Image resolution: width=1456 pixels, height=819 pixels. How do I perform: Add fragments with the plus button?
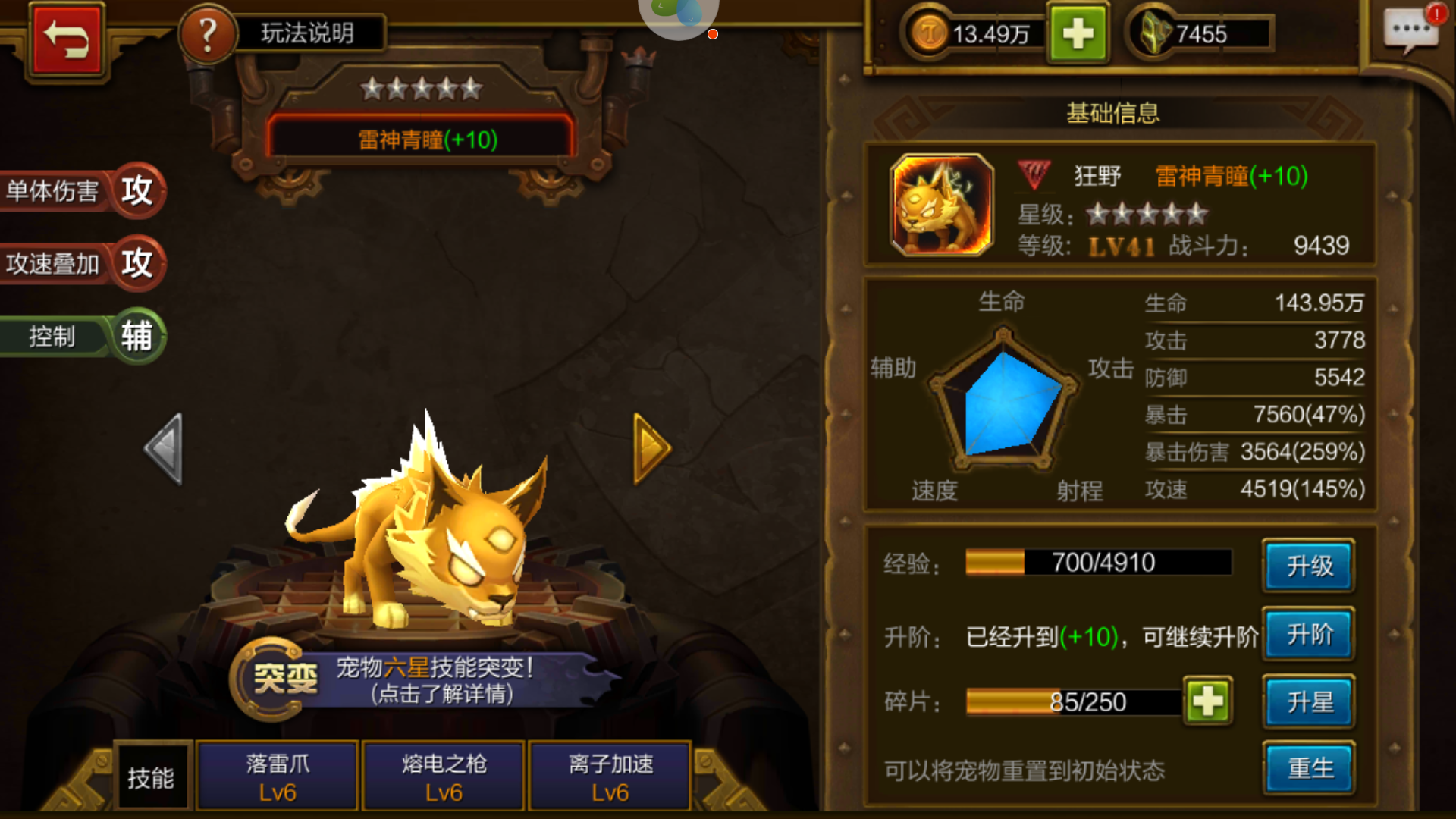[x=1207, y=701]
